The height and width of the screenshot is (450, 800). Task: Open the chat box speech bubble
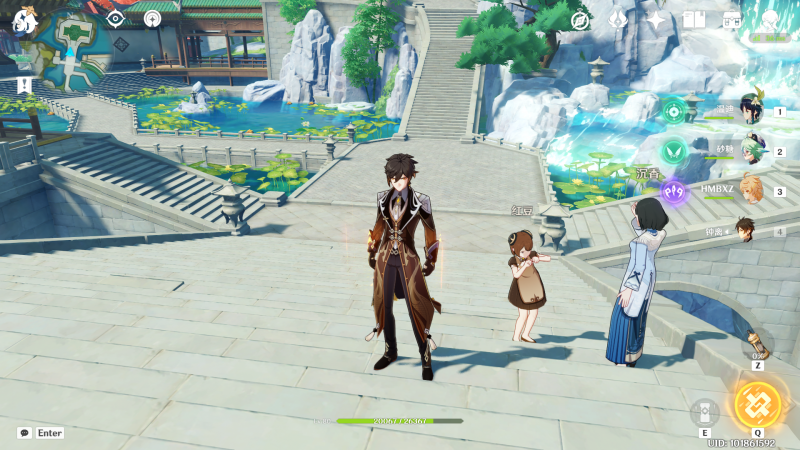(x=24, y=433)
